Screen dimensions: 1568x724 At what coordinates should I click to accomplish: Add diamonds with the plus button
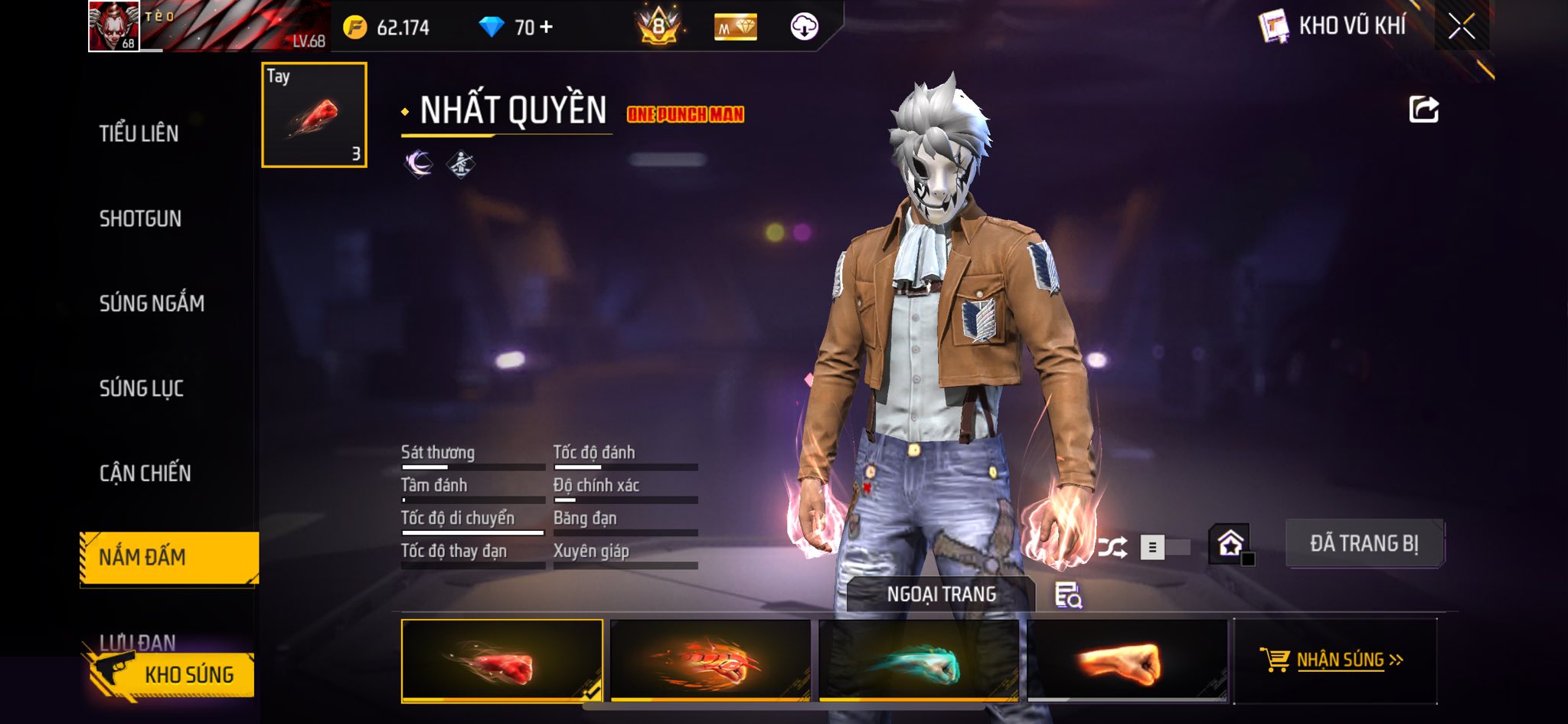pos(546,28)
